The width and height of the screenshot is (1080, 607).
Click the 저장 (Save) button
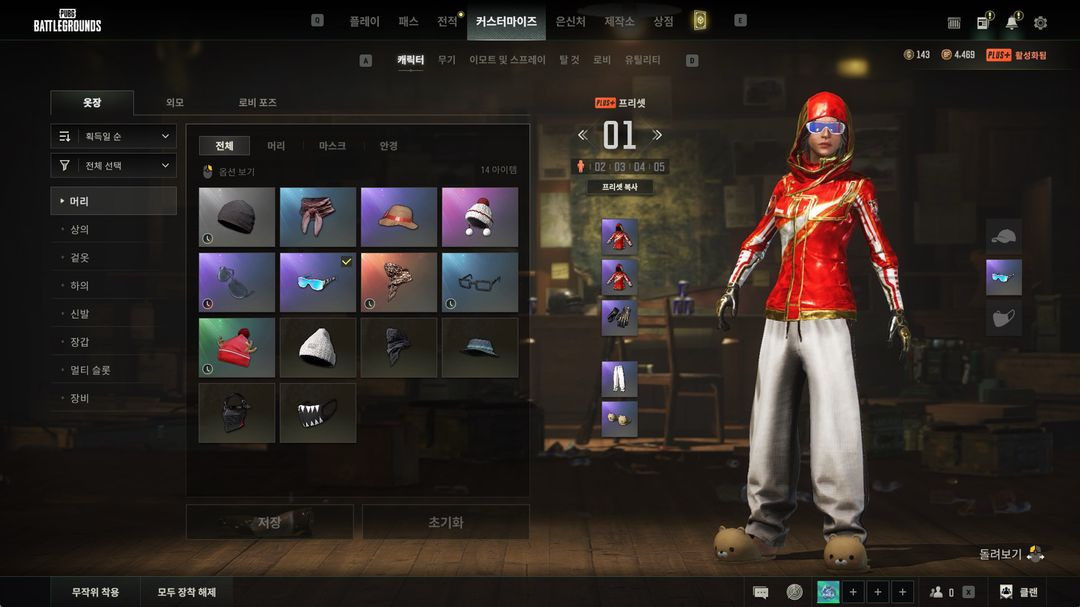click(x=269, y=522)
